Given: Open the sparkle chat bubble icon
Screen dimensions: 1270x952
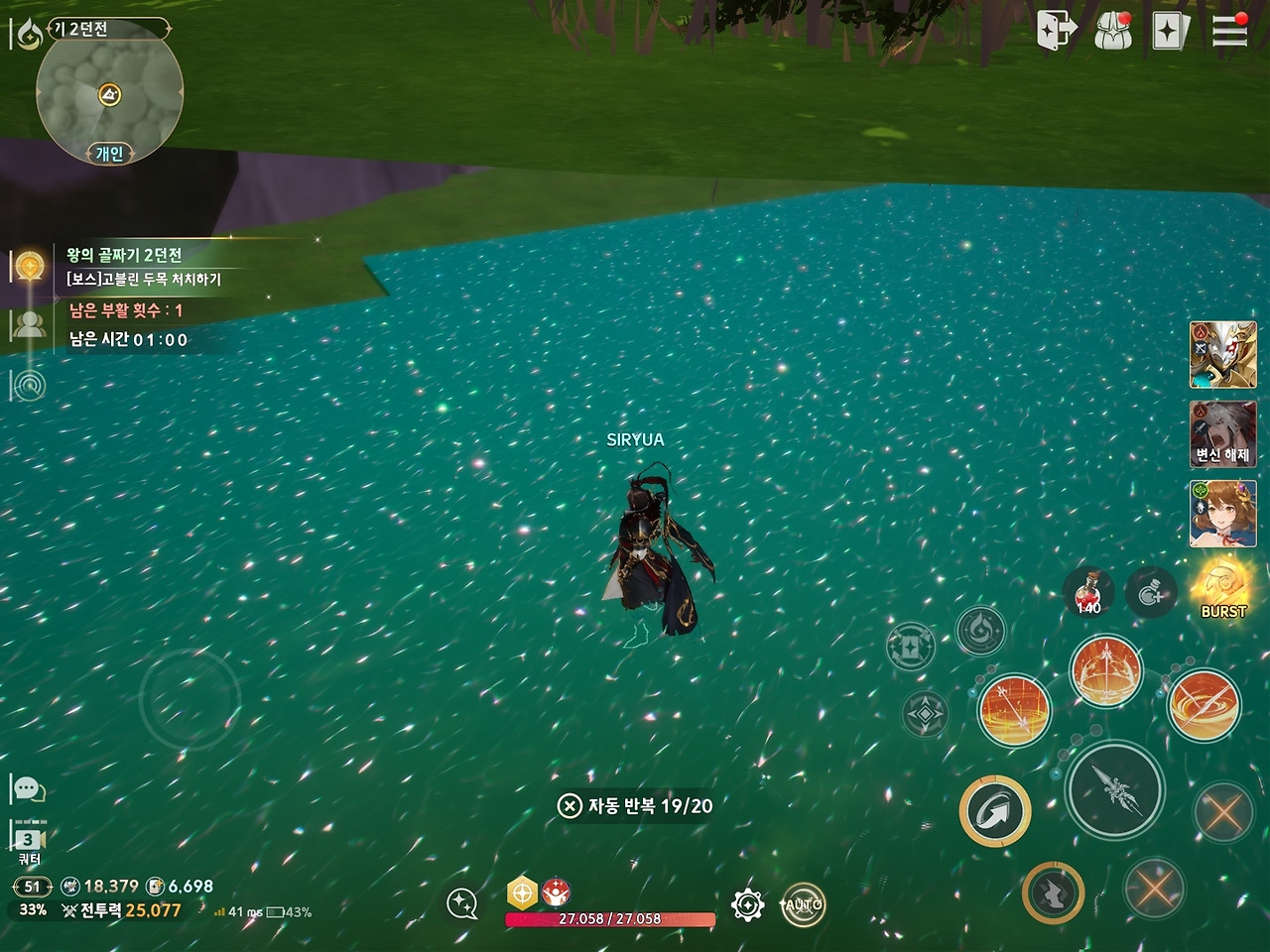Looking at the screenshot, I should [x=461, y=905].
